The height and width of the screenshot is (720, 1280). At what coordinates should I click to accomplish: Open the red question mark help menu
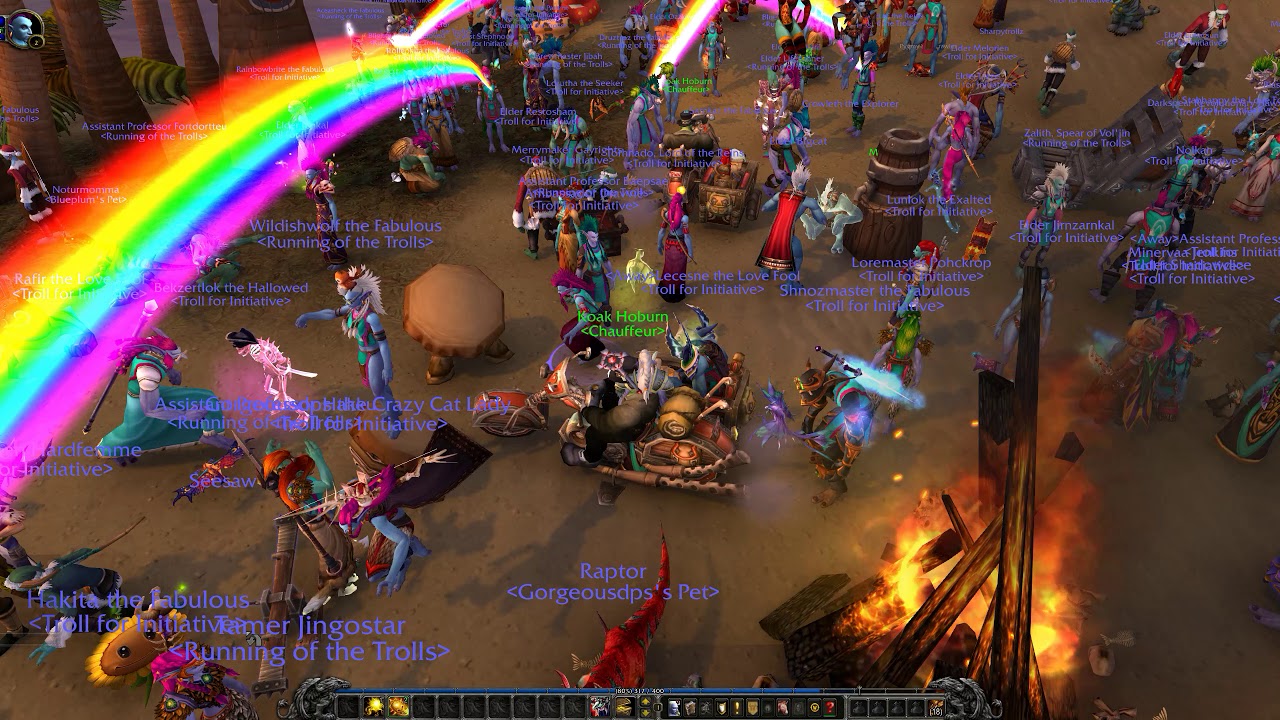(830, 707)
